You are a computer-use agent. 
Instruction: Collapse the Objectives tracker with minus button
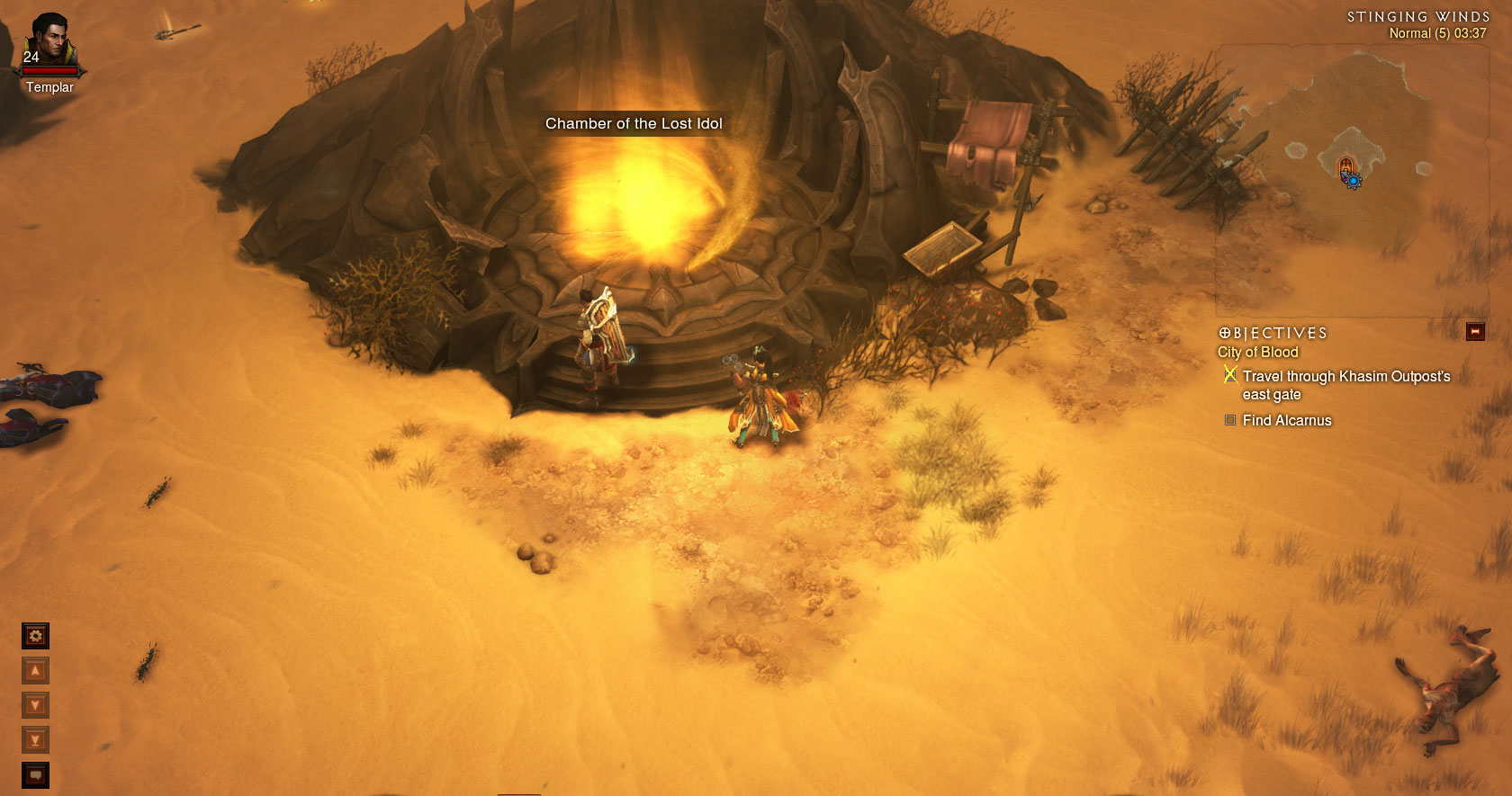coord(1475,332)
